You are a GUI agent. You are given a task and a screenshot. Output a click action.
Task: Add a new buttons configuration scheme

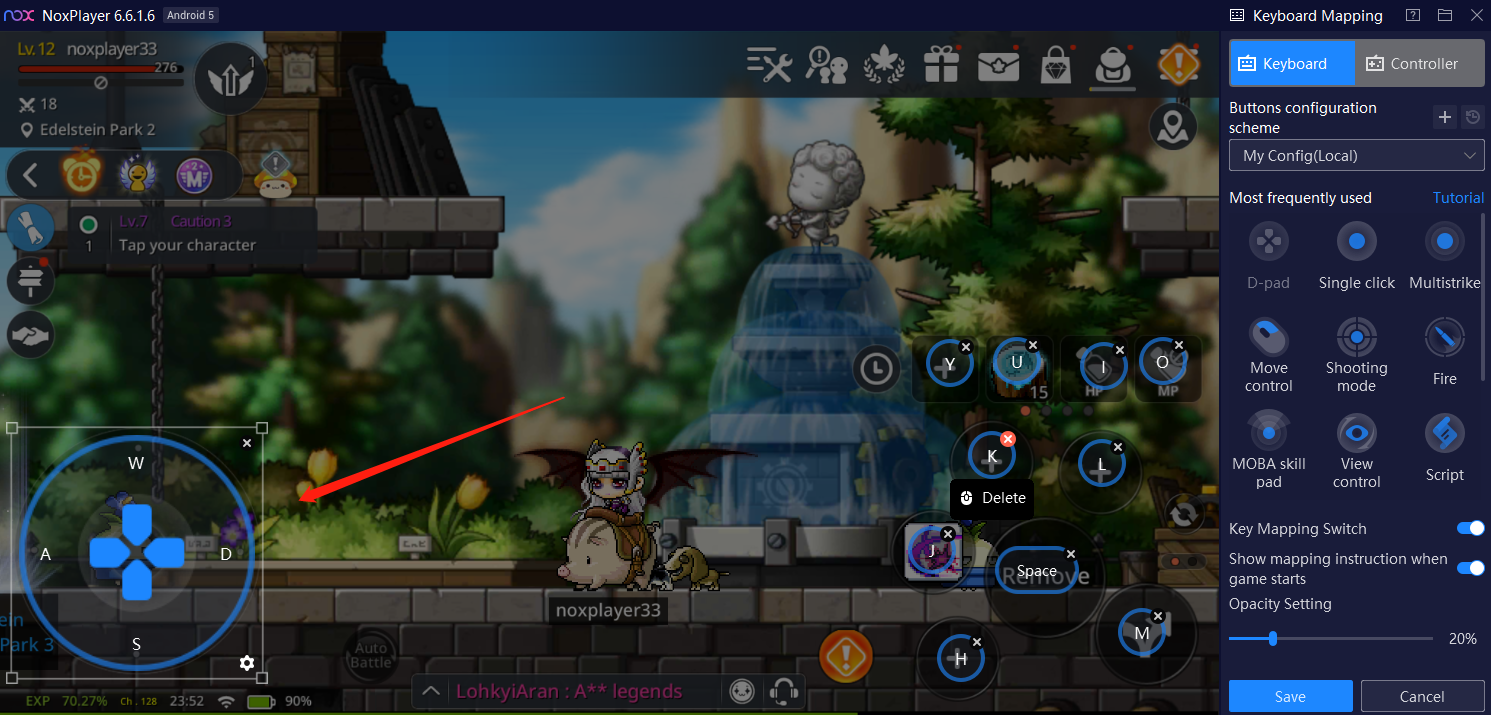[x=1444, y=118]
